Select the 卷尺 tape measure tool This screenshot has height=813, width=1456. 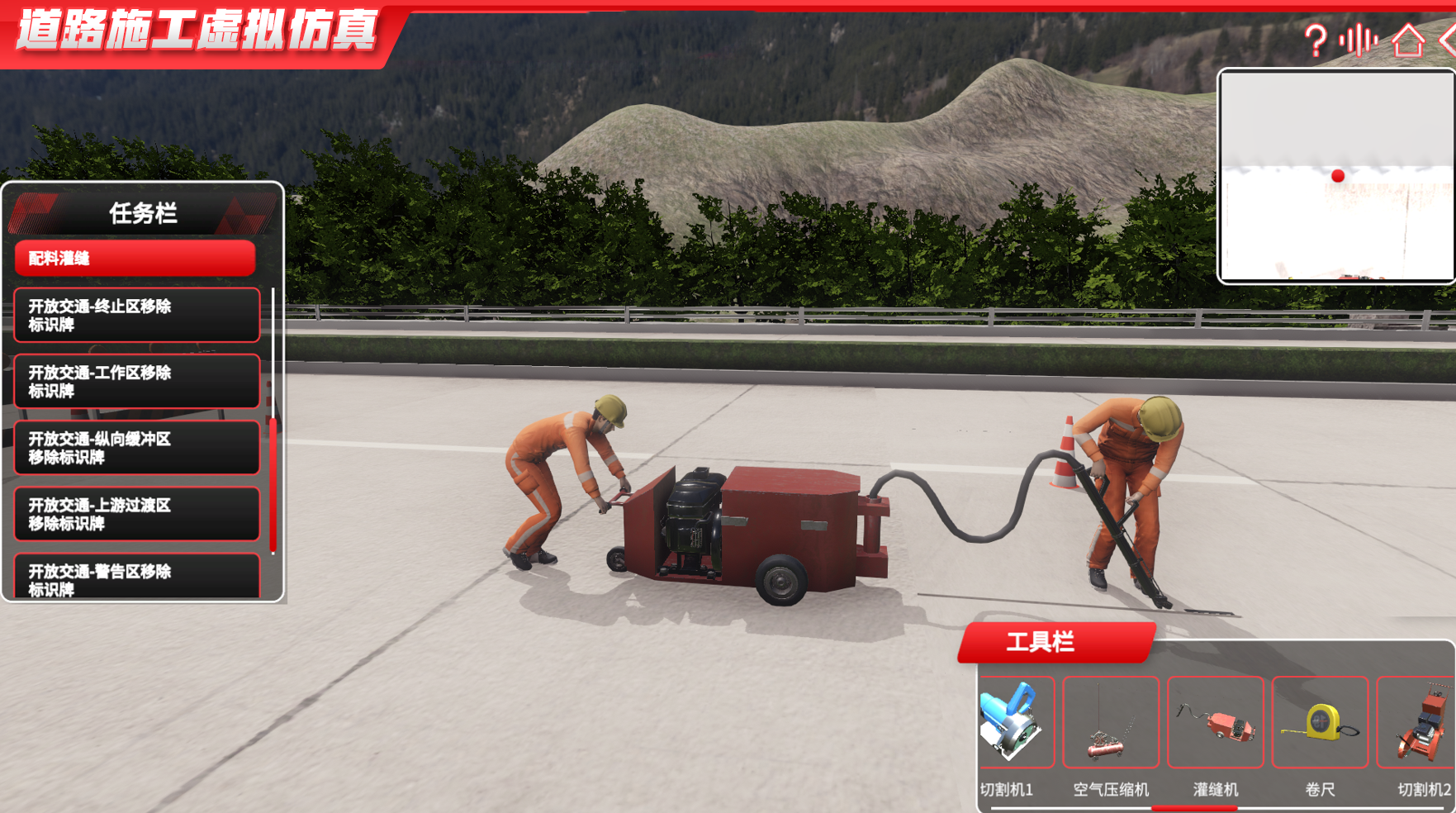[1320, 723]
